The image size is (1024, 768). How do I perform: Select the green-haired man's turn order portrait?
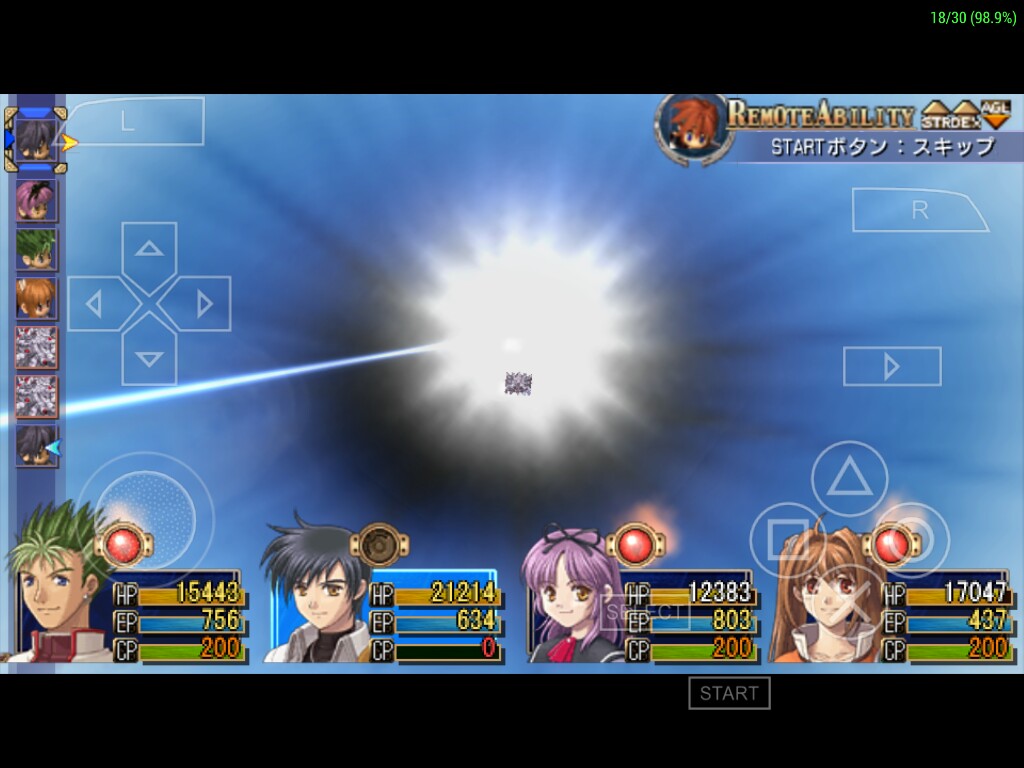(36, 249)
